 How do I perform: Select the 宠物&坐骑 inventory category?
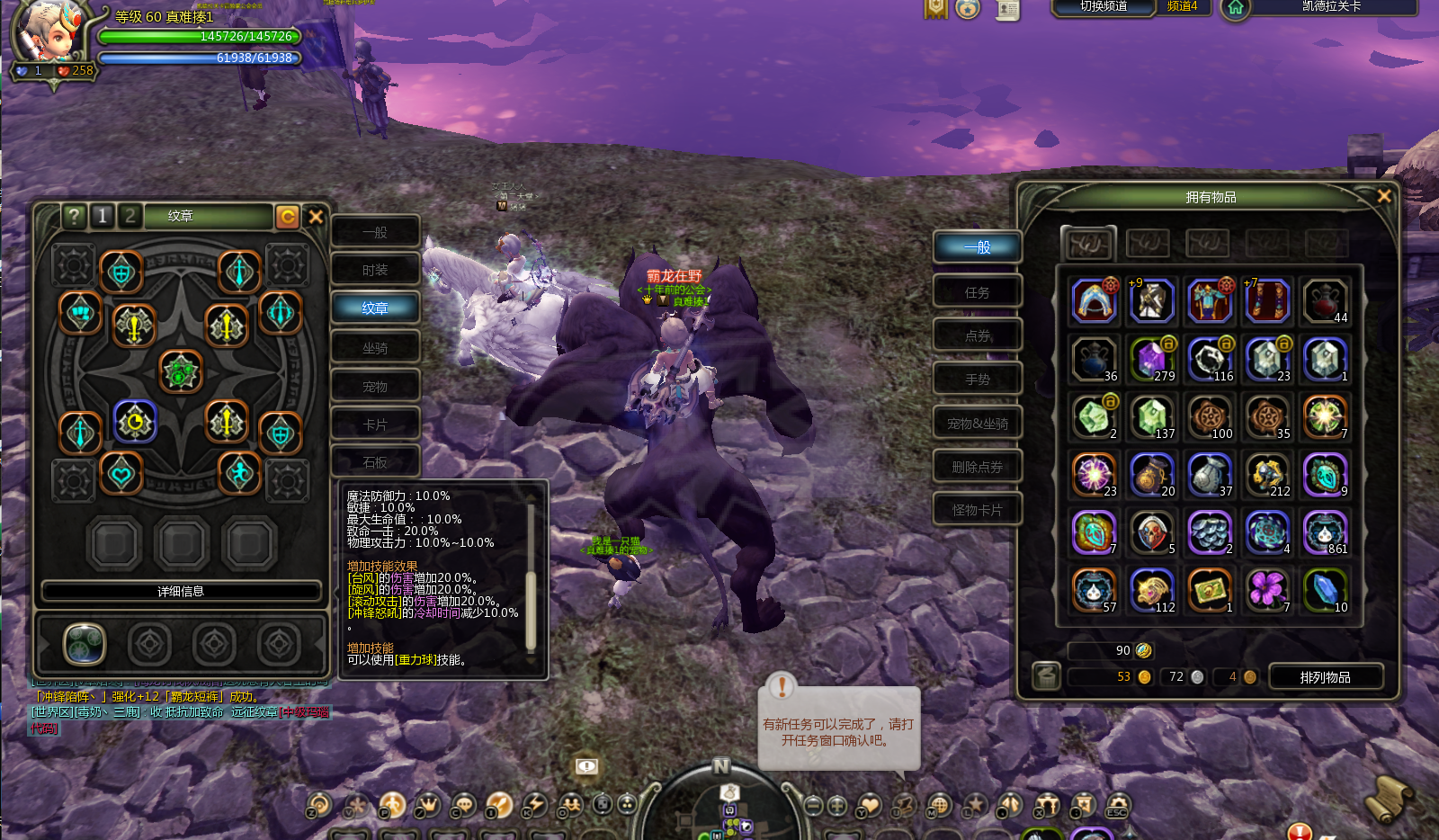(977, 424)
